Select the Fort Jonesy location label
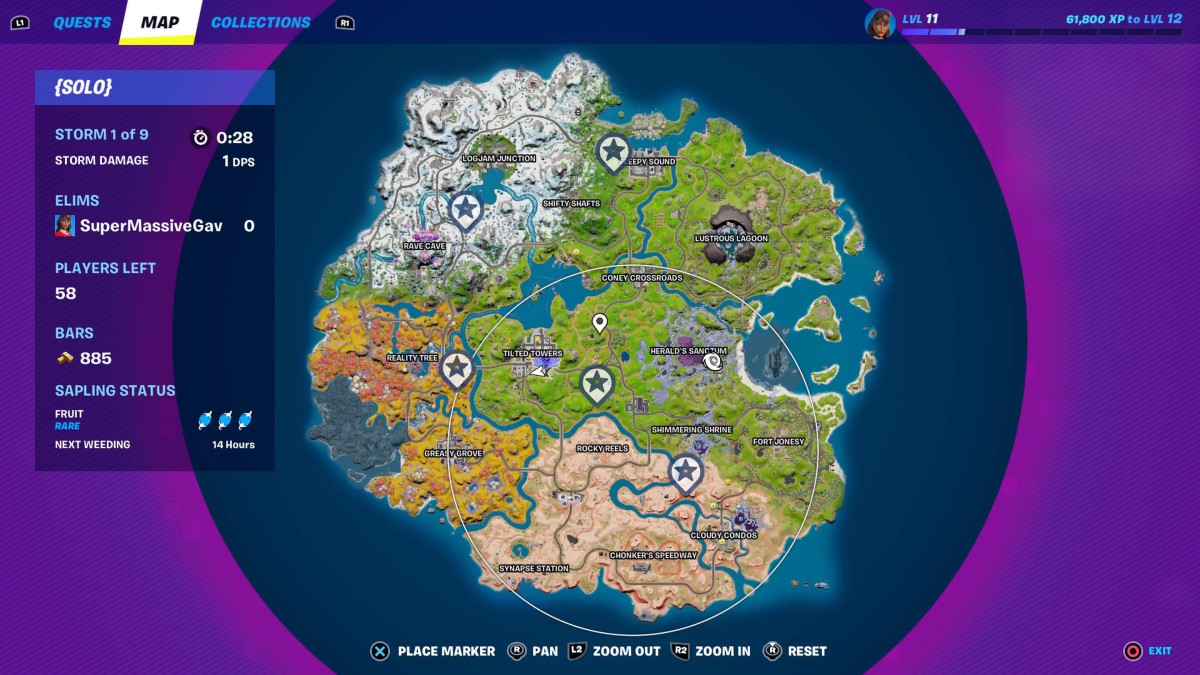The height and width of the screenshot is (675, 1200). tap(778, 441)
